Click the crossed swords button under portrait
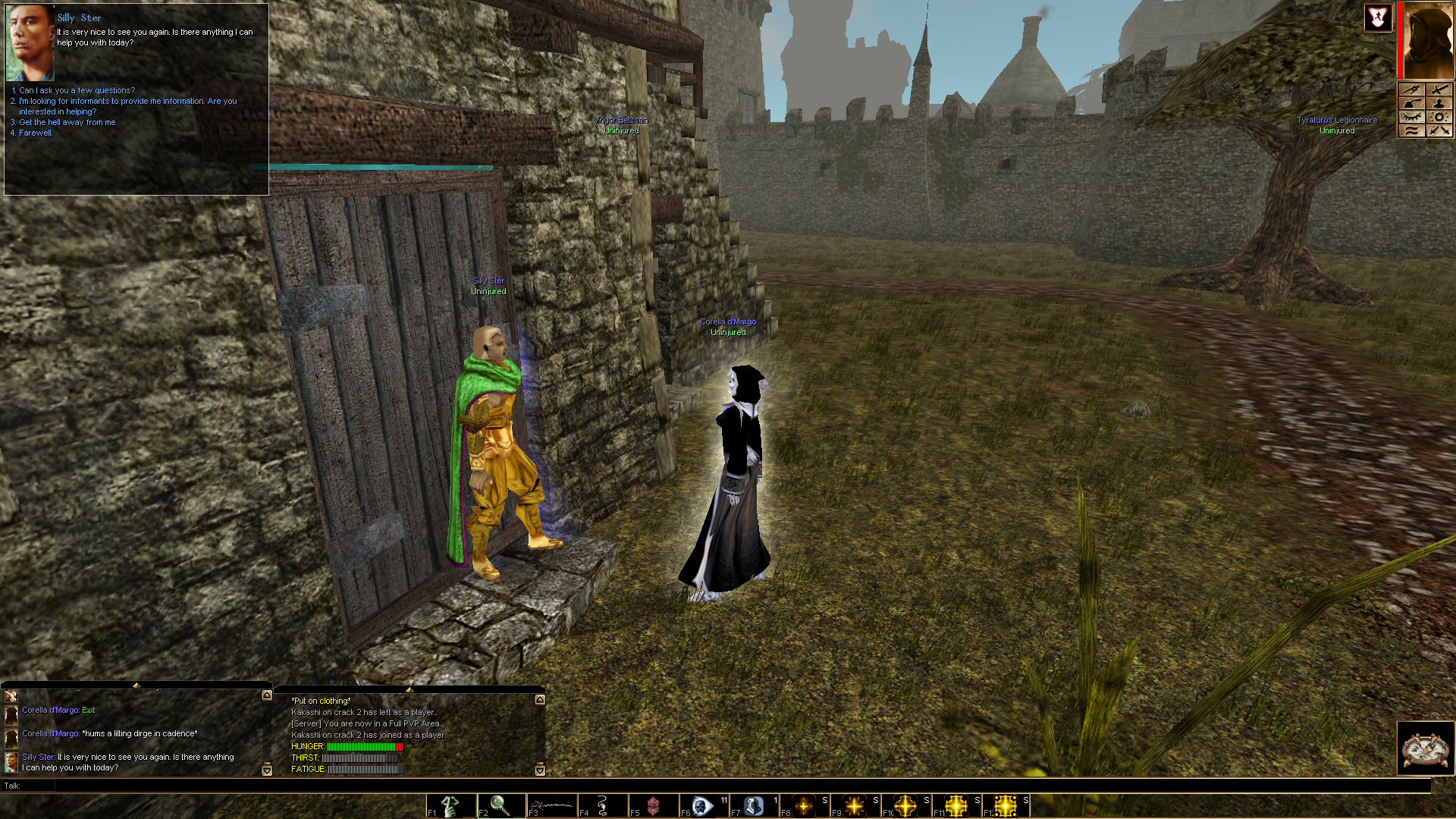1456x819 pixels. pyautogui.click(x=1439, y=130)
